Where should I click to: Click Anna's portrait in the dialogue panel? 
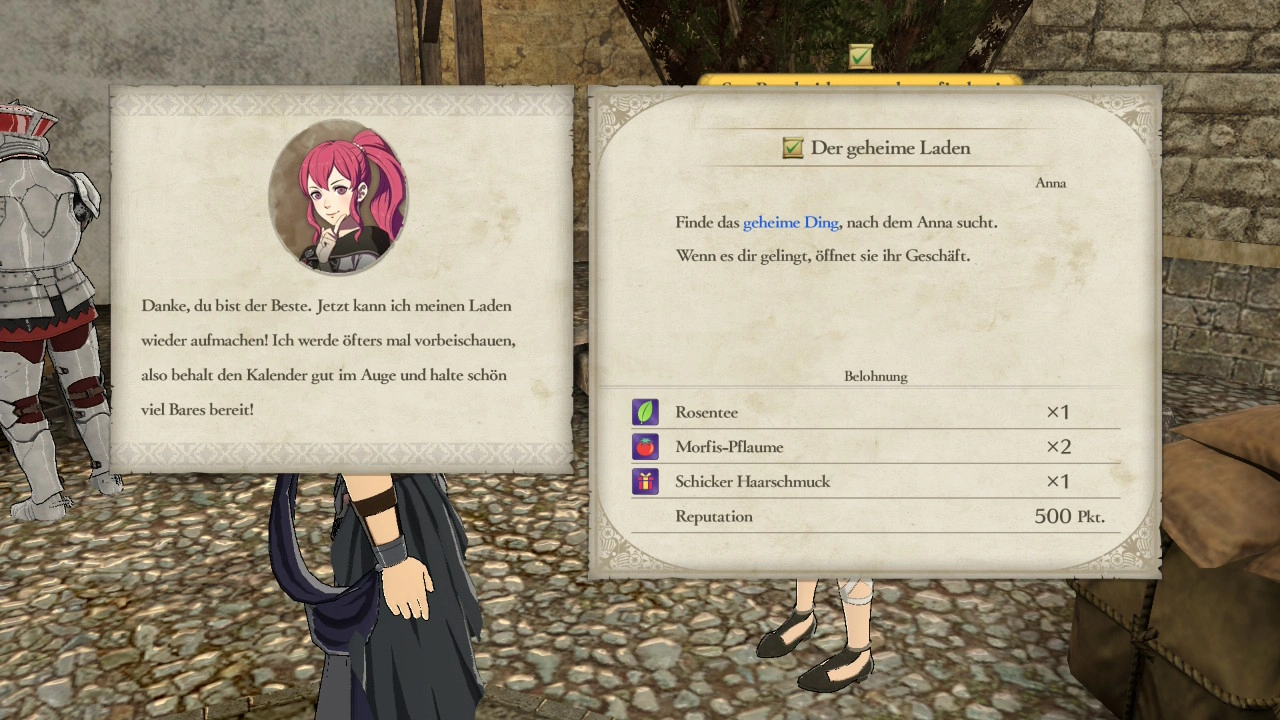click(x=338, y=197)
